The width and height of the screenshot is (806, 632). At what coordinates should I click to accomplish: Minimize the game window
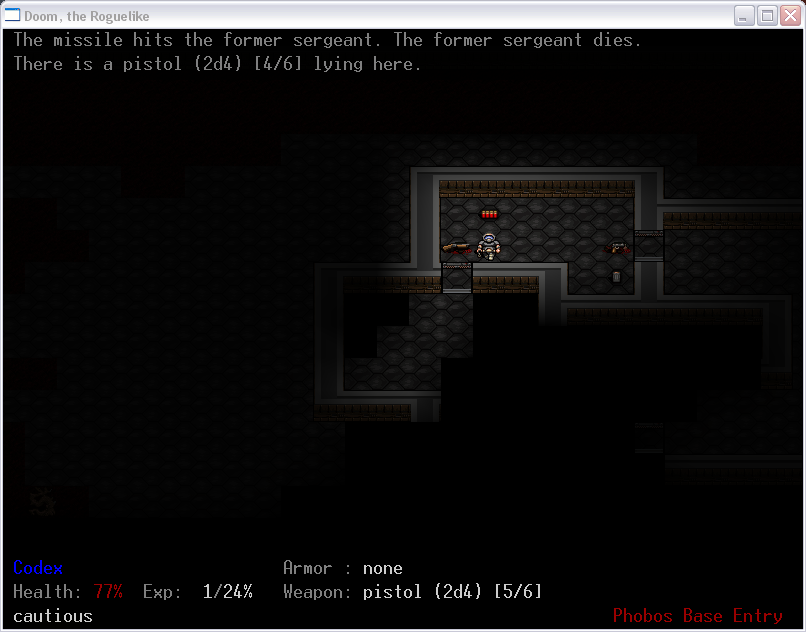click(x=744, y=15)
